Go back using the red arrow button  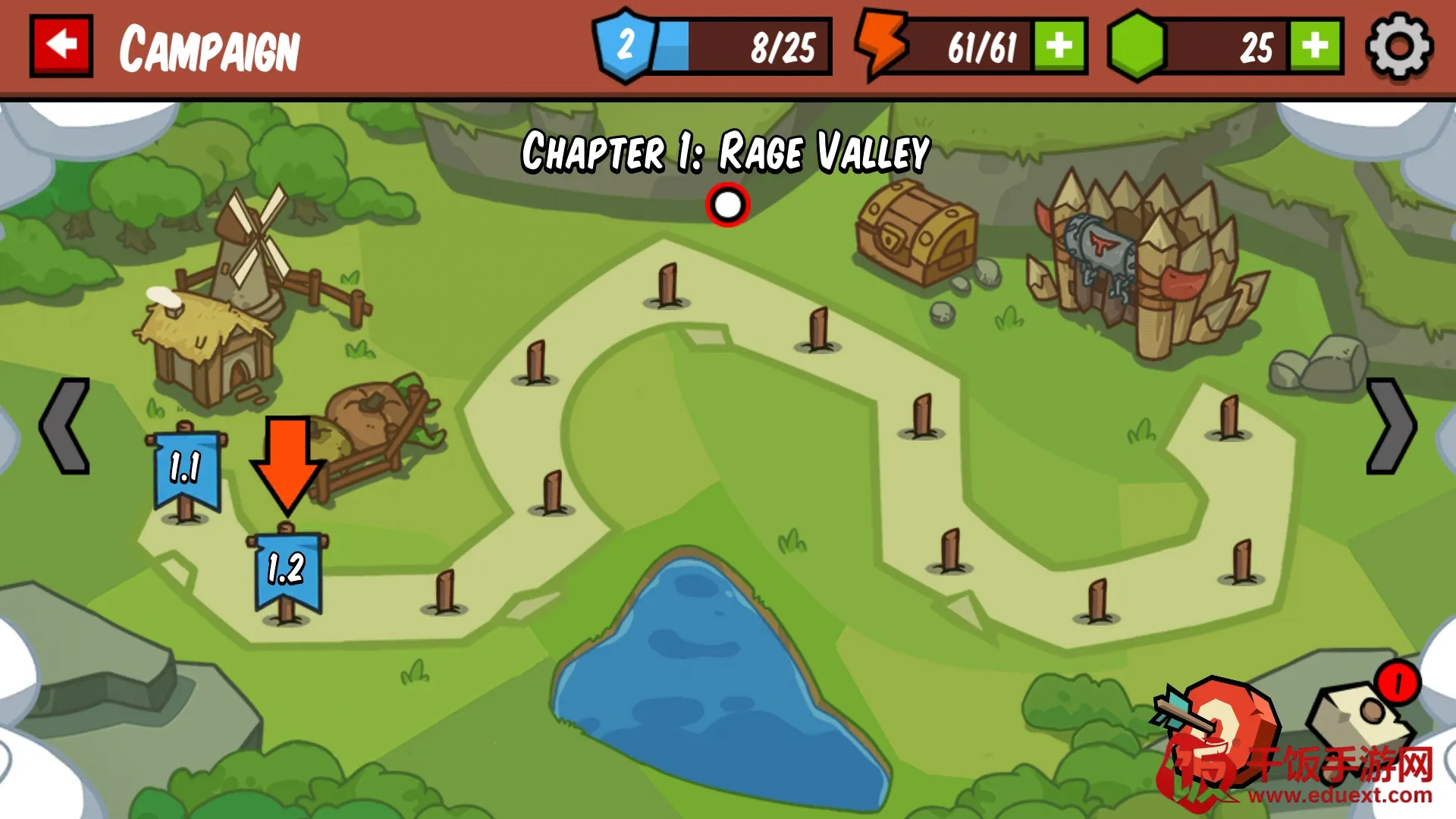[61, 45]
